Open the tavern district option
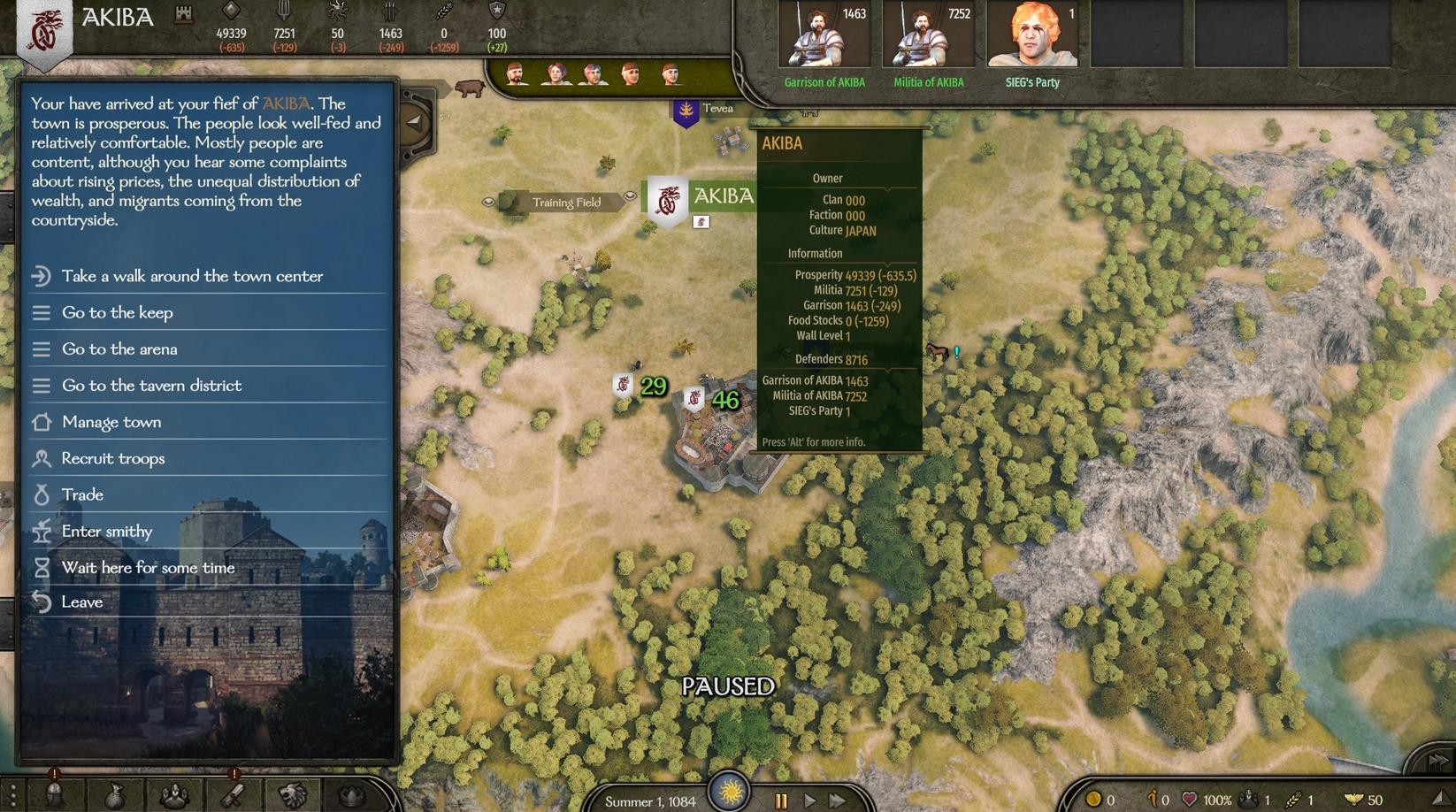This screenshot has width=1456, height=812. 151,385
